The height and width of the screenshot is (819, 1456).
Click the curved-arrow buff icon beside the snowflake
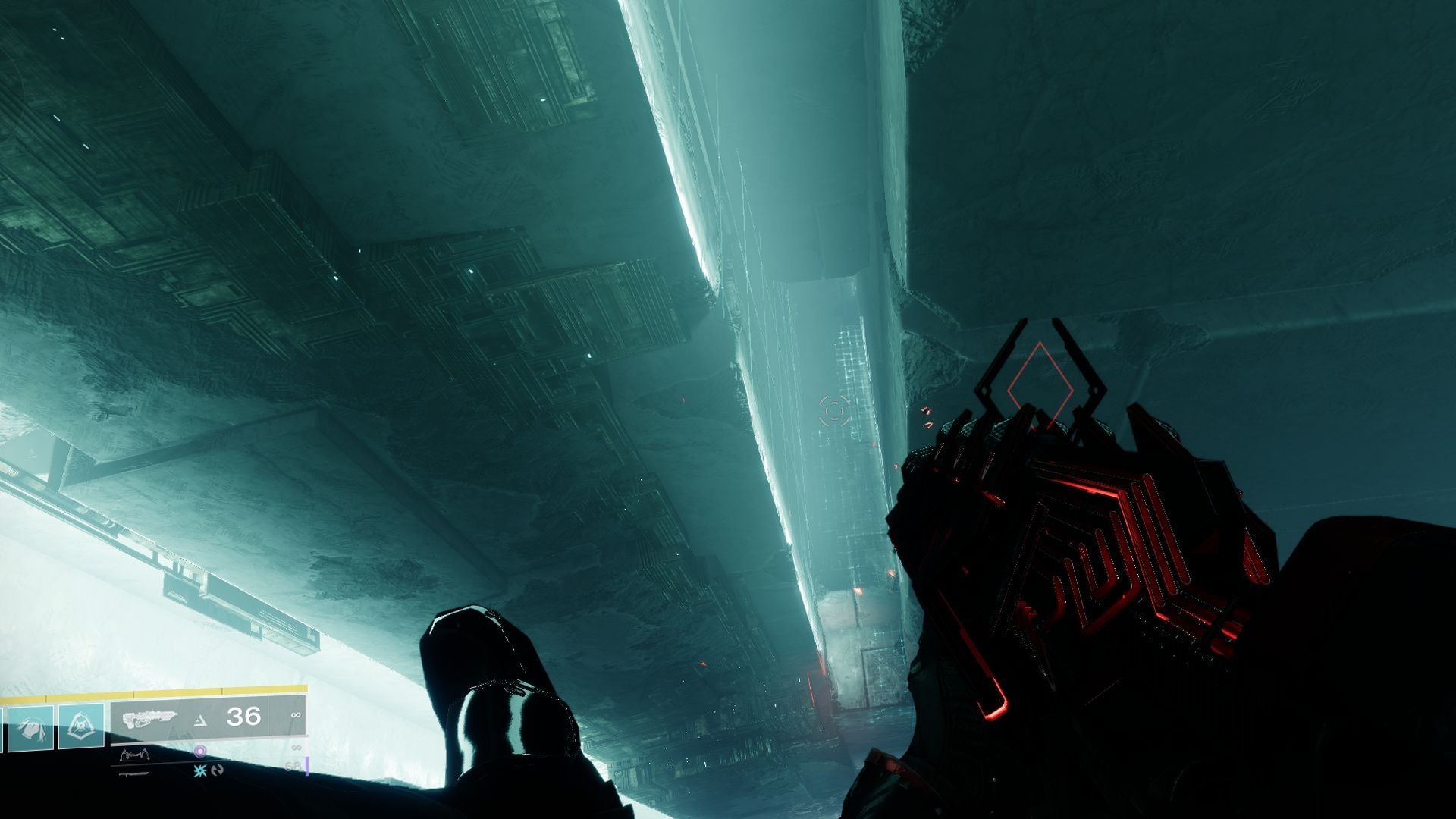pos(218,770)
